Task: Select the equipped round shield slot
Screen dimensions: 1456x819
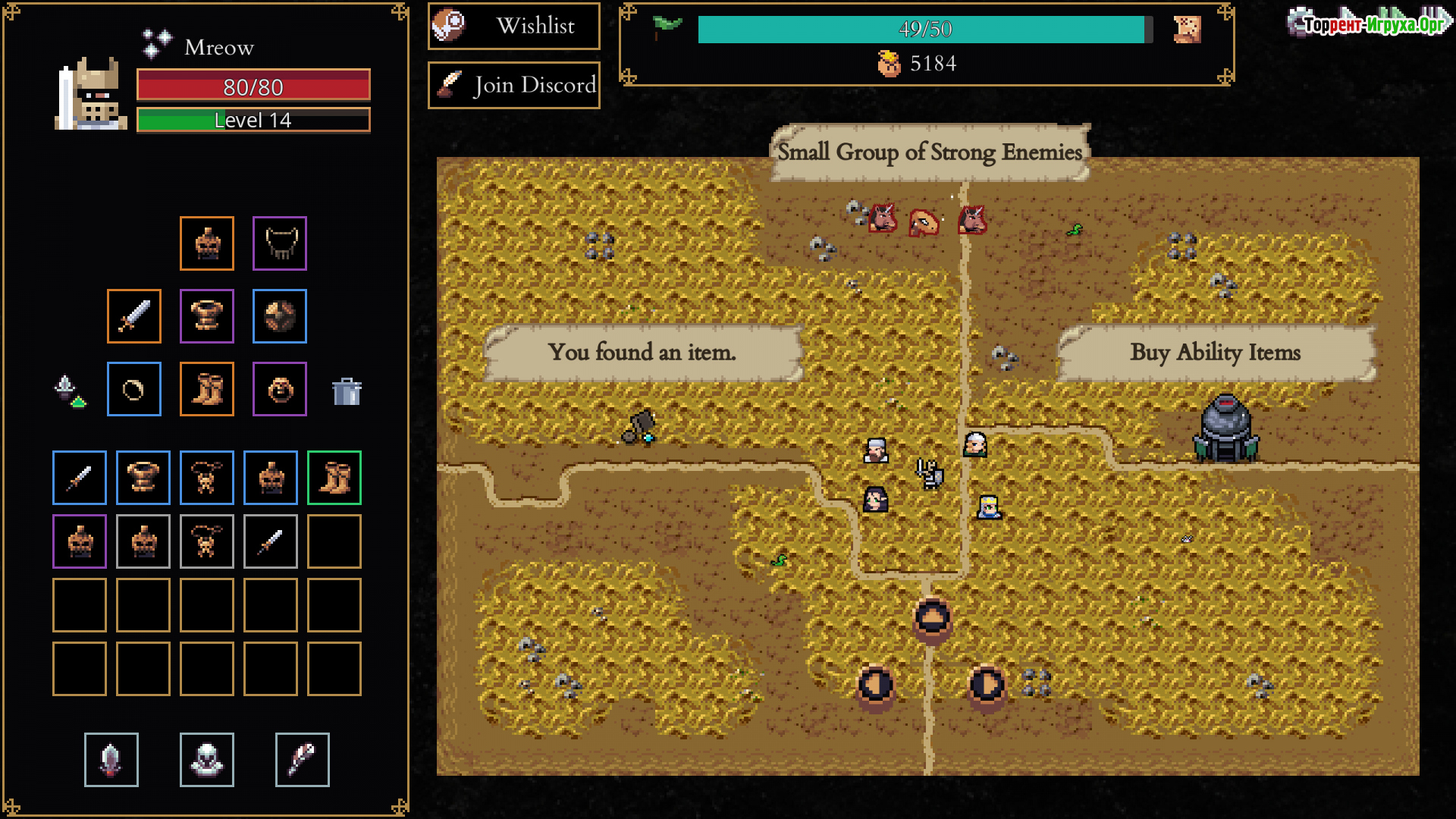Action: coord(280,316)
